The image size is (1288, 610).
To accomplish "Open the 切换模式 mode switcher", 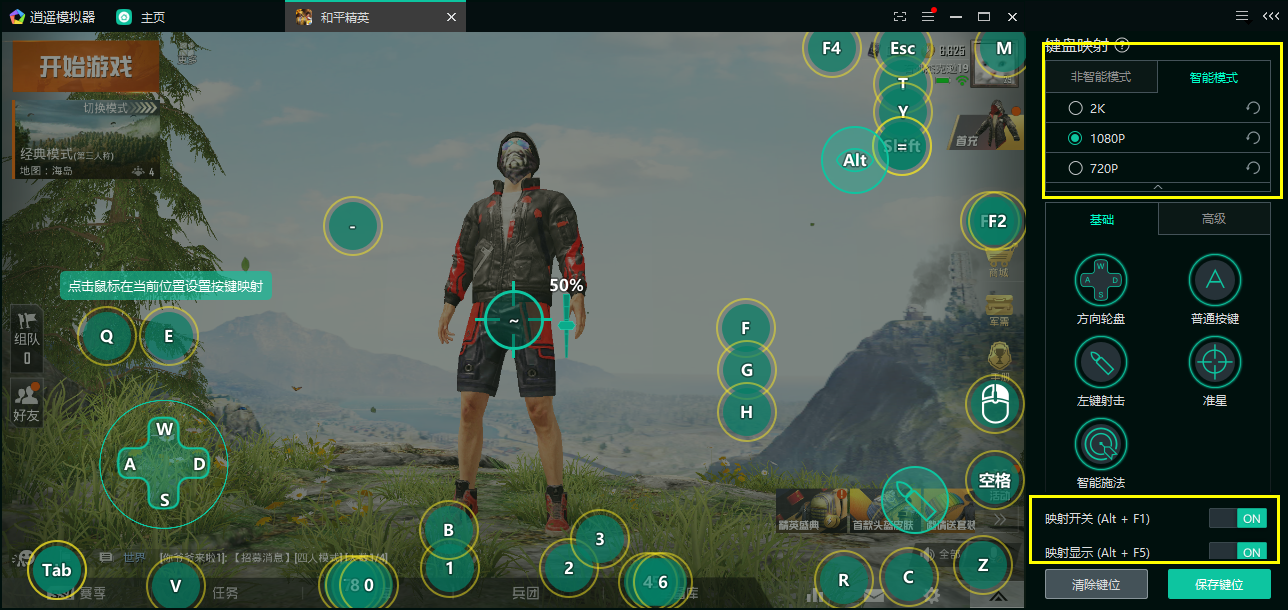I will click(105, 108).
